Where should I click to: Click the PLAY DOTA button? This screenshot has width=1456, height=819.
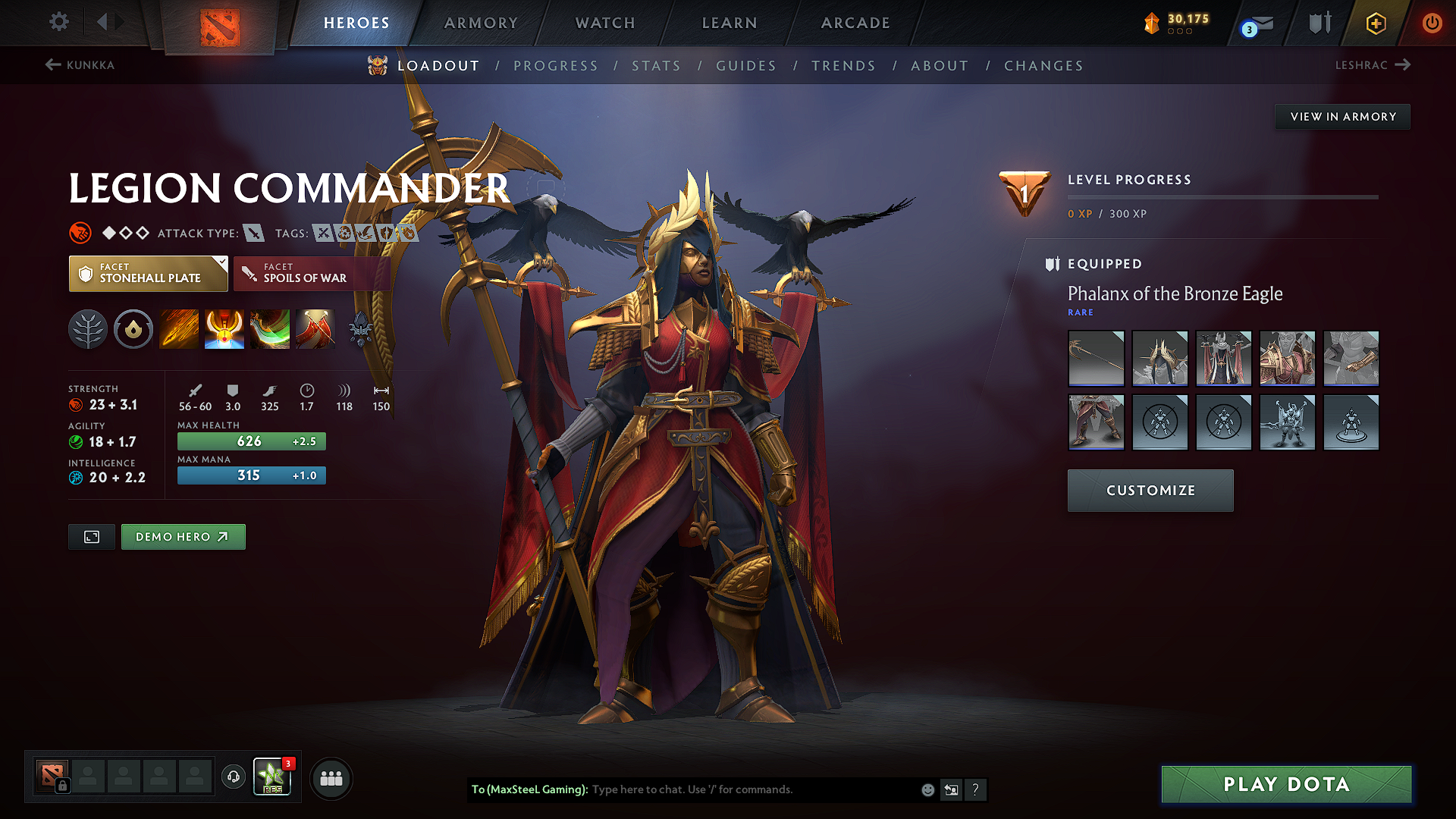(x=1285, y=785)
